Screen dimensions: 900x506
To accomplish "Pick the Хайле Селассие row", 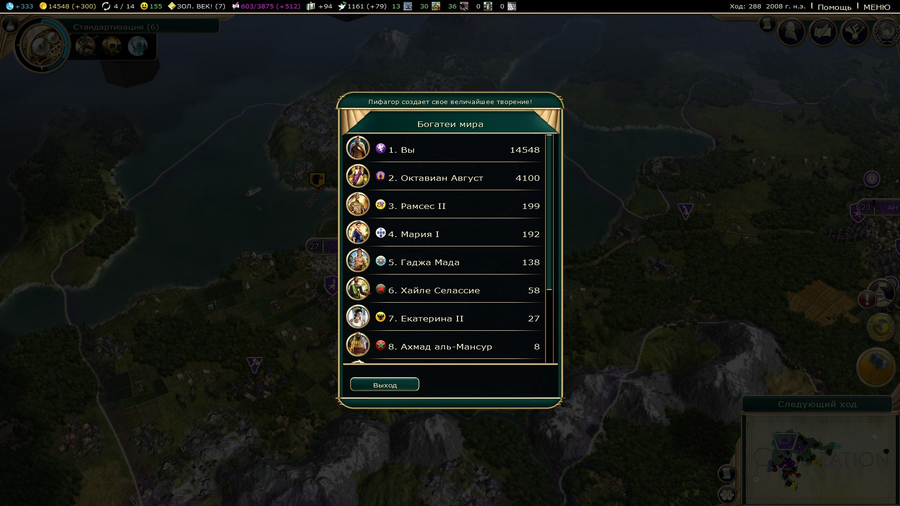I will pos(445,290).
